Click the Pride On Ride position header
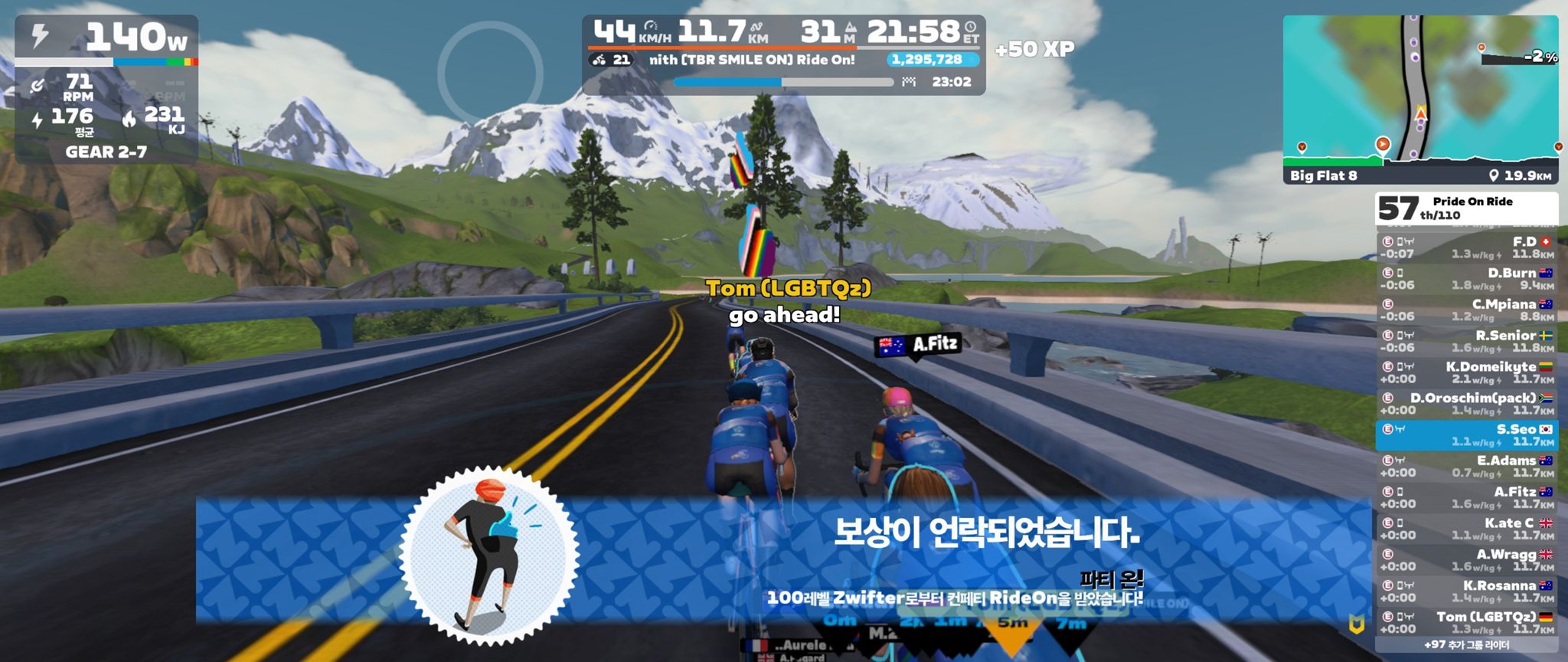This screenshot has height=662, width=1568. click(x=1466, y=208)
